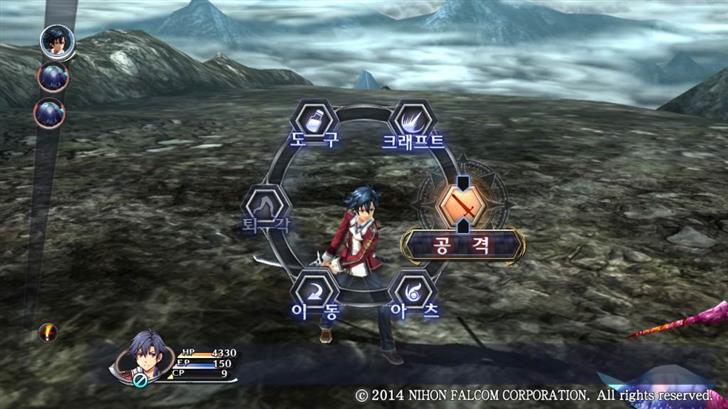Select the 이동 (Move) command
The image size is (728, 409).
314,293
